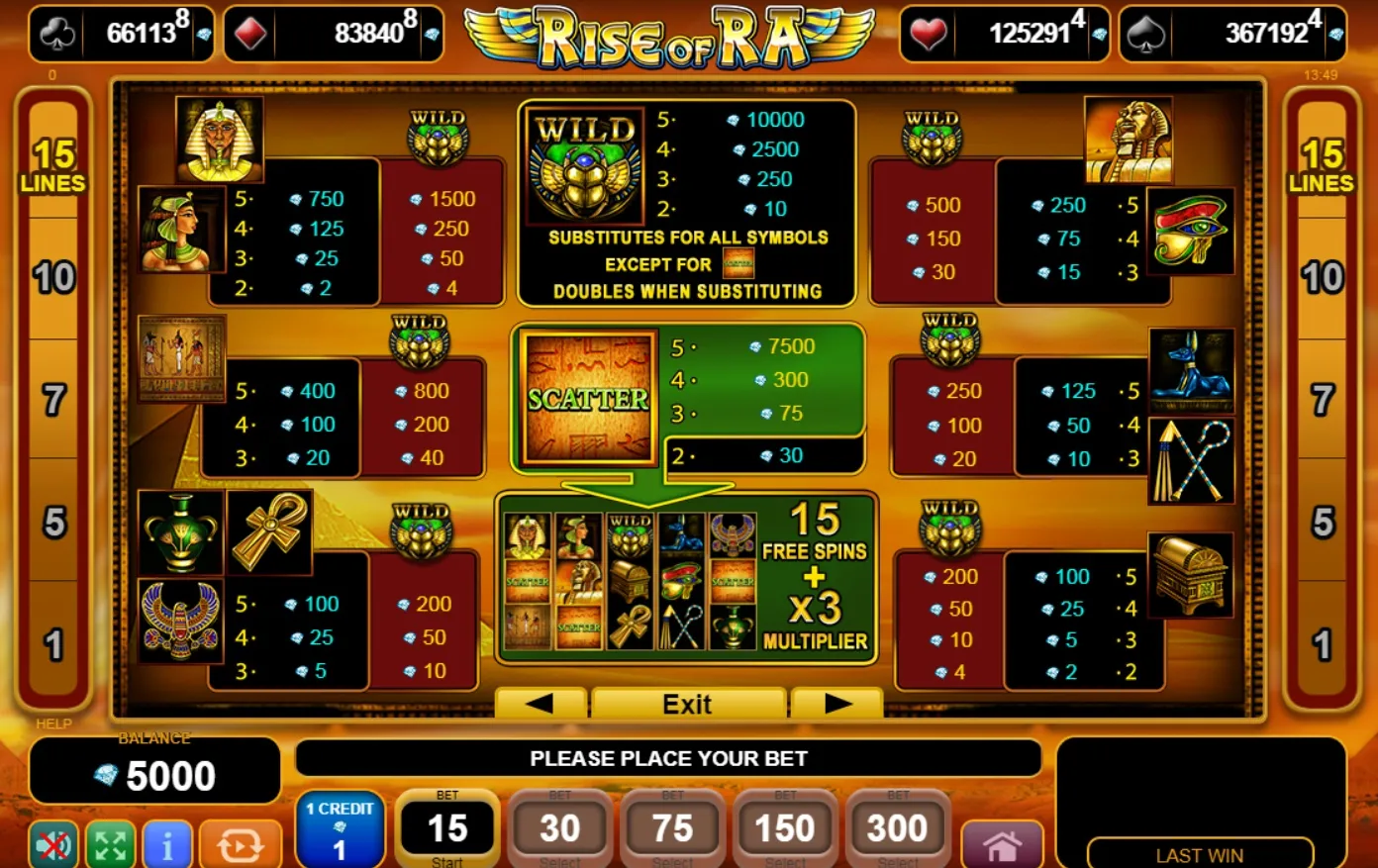Open the game info panel
This screenshot has width=1378, height=868.
tap(168, 846)
